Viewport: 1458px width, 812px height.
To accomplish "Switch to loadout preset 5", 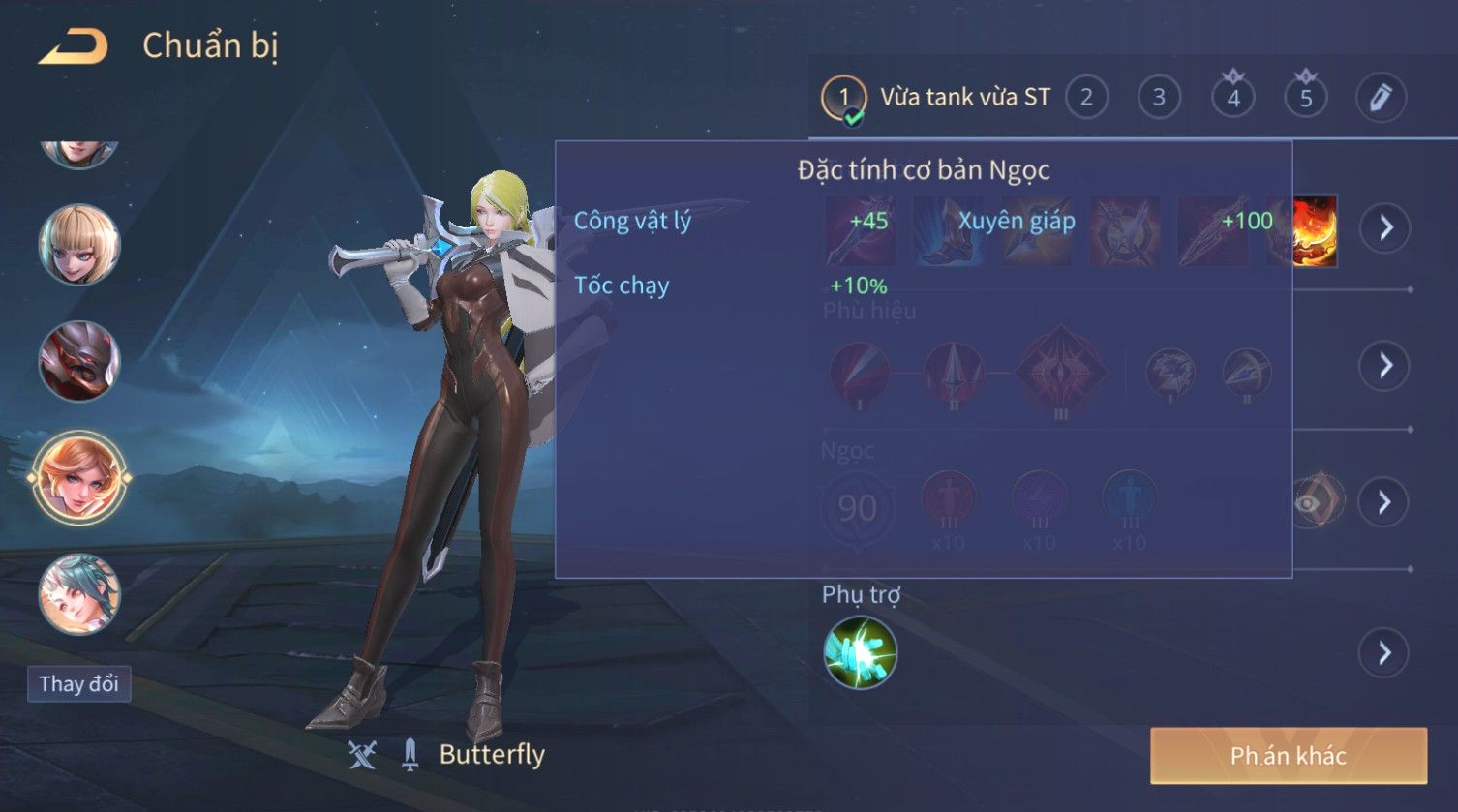I will [x=1306, y=98].
